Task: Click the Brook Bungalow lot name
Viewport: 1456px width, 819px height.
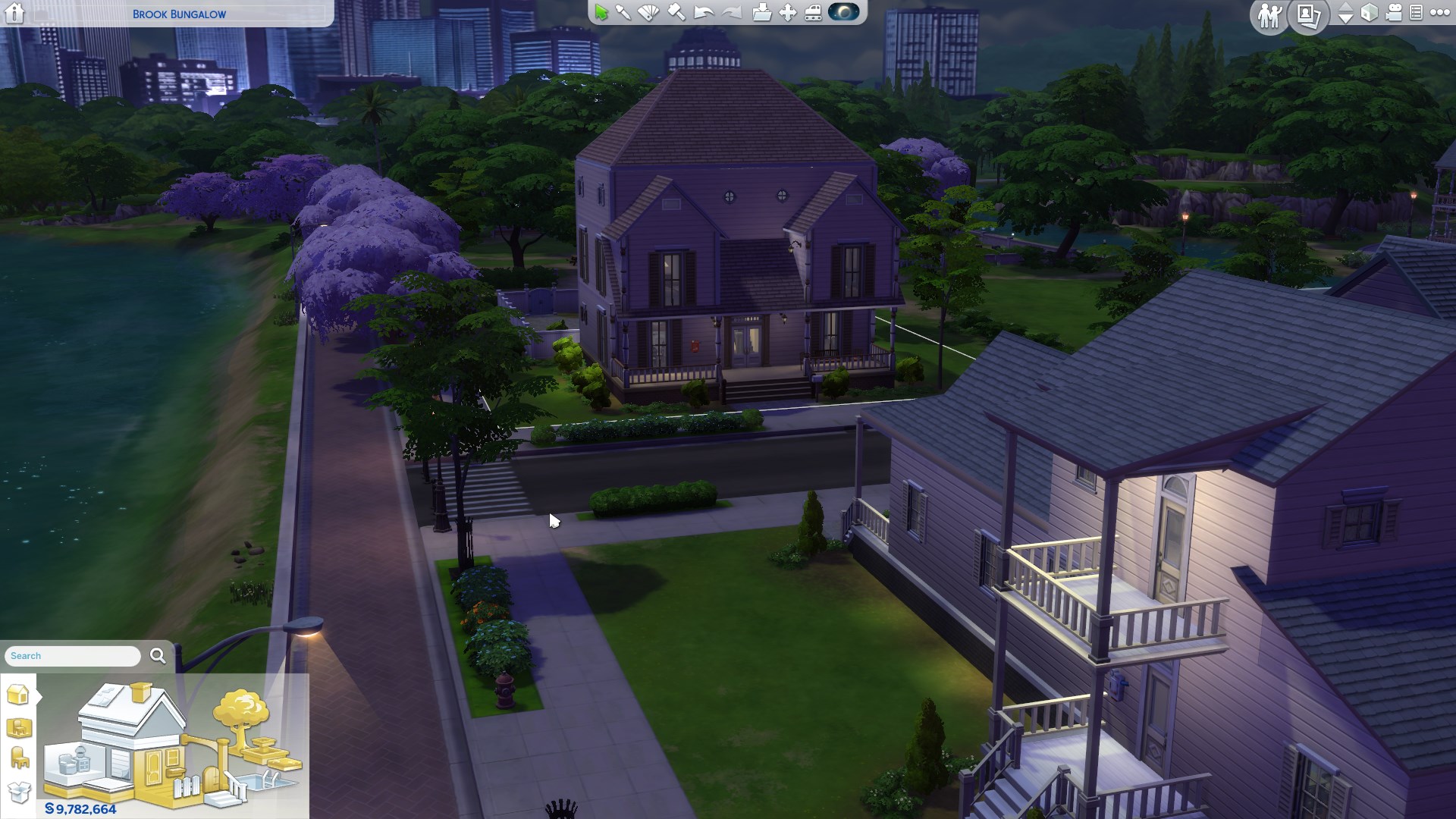Action: 179,14
